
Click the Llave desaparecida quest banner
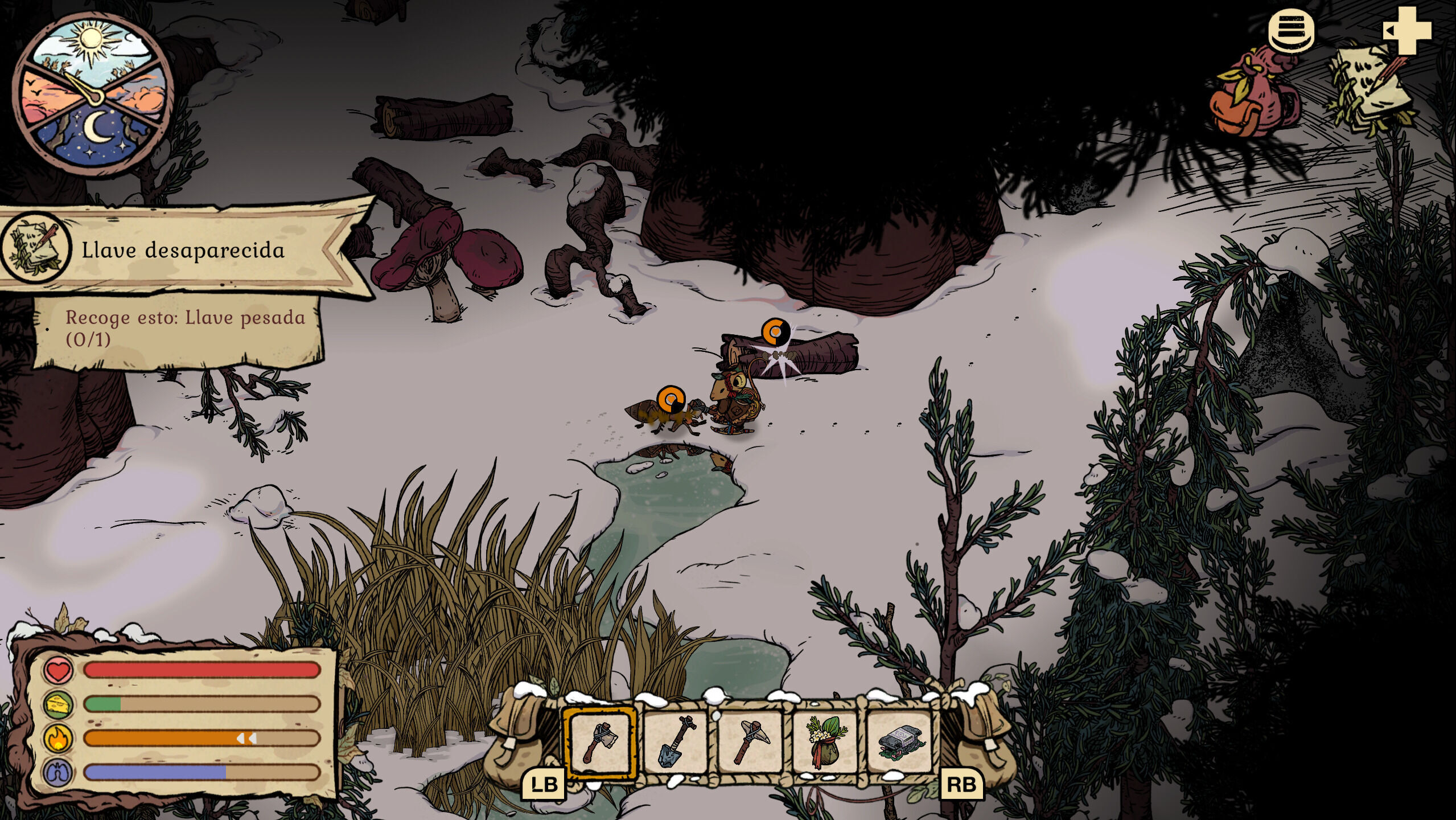(182, 251)
